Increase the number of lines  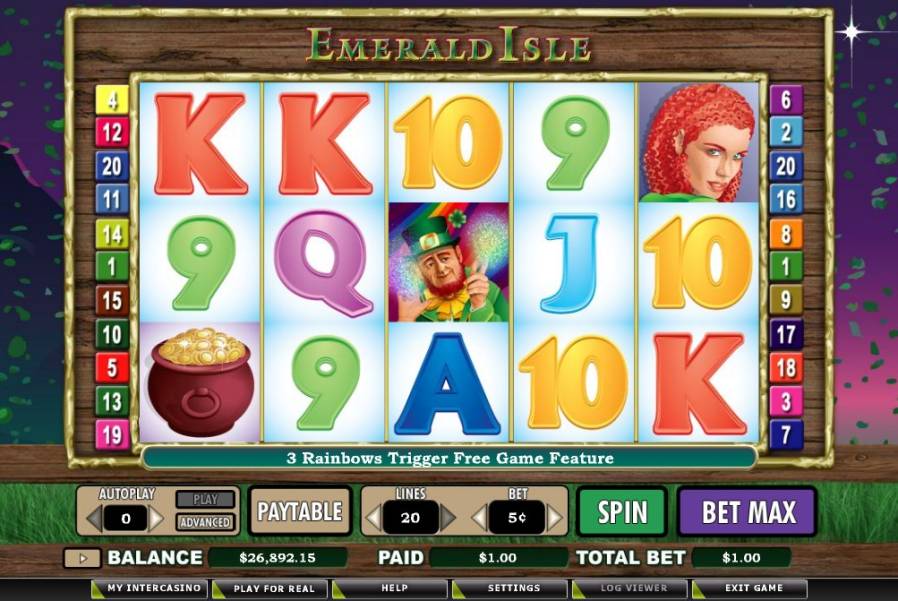tap(448, 517)
